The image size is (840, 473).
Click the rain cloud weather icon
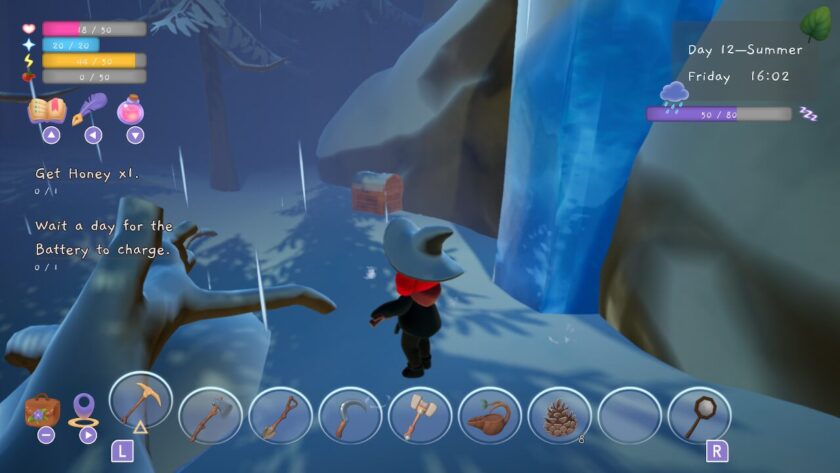(673, 95)
